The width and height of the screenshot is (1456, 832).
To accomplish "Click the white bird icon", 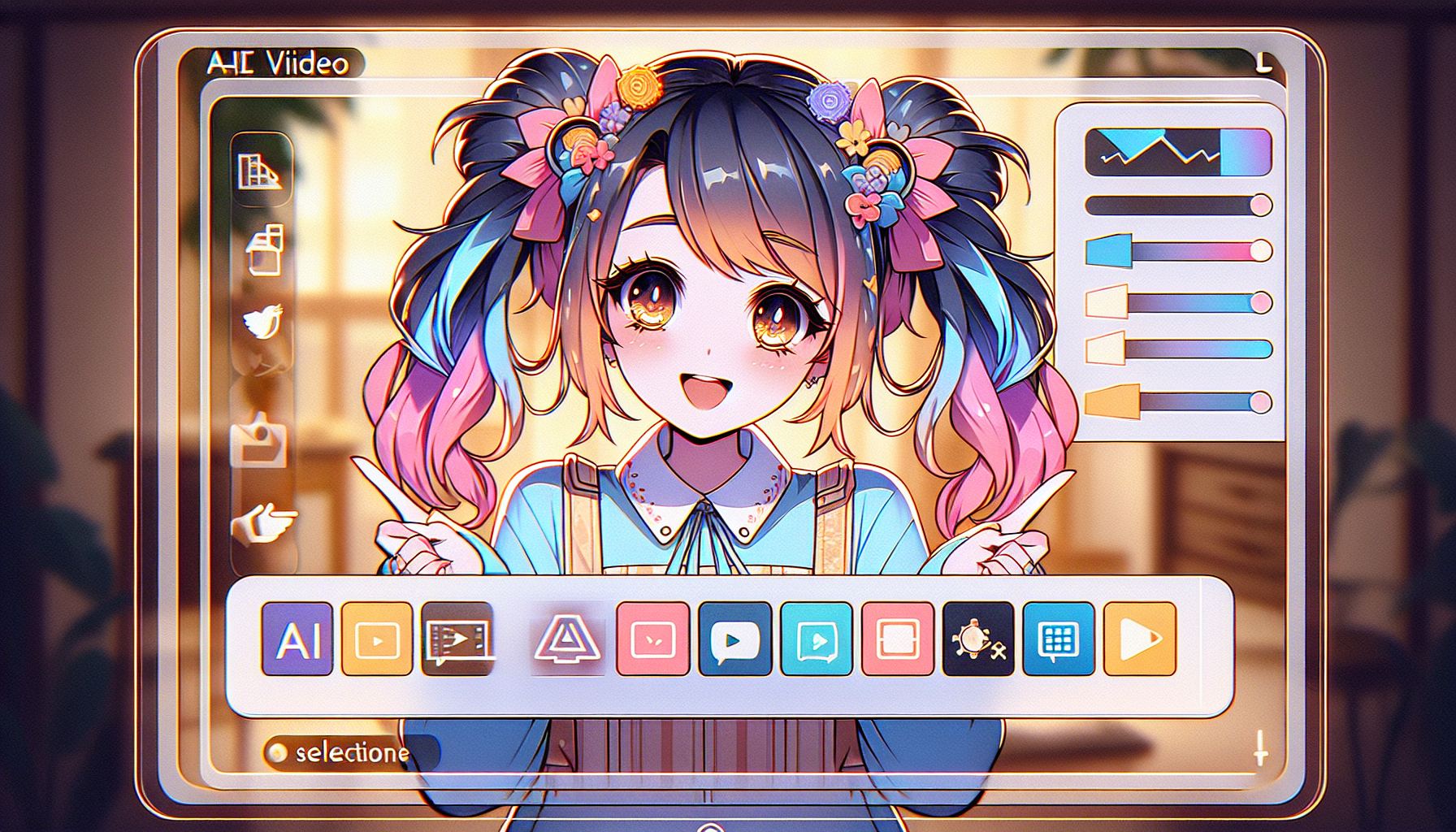I will 263,323.
